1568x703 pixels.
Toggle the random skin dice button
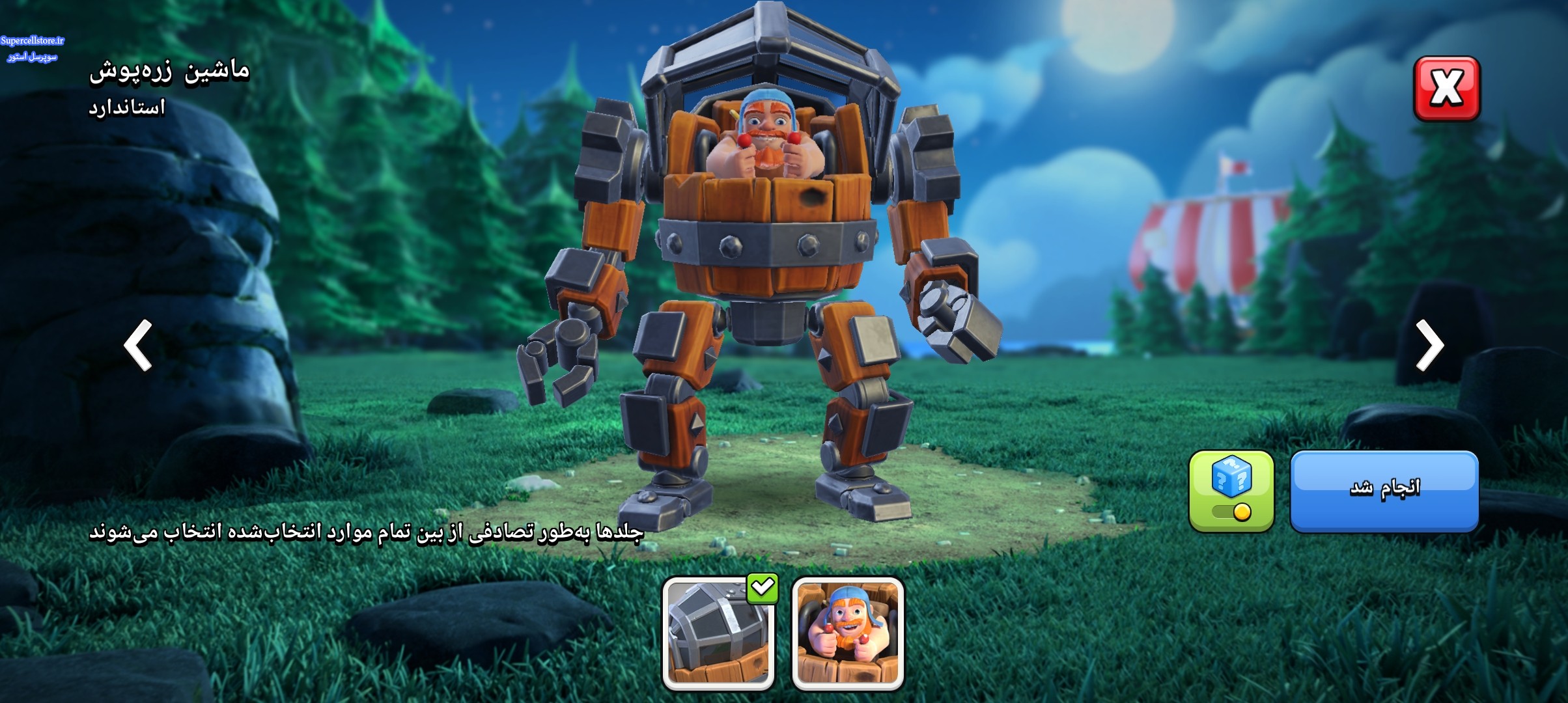pyautogui.click(x=1231, y=491)
